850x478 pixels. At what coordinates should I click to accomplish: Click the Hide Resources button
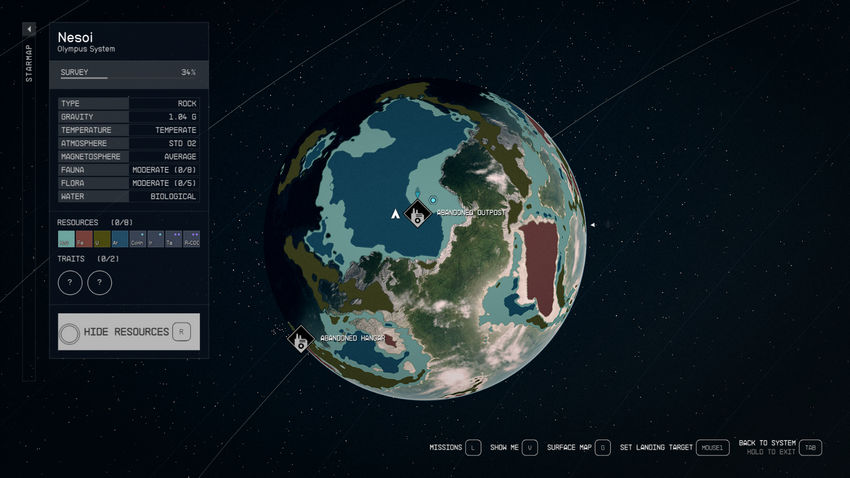pos(129,332)
